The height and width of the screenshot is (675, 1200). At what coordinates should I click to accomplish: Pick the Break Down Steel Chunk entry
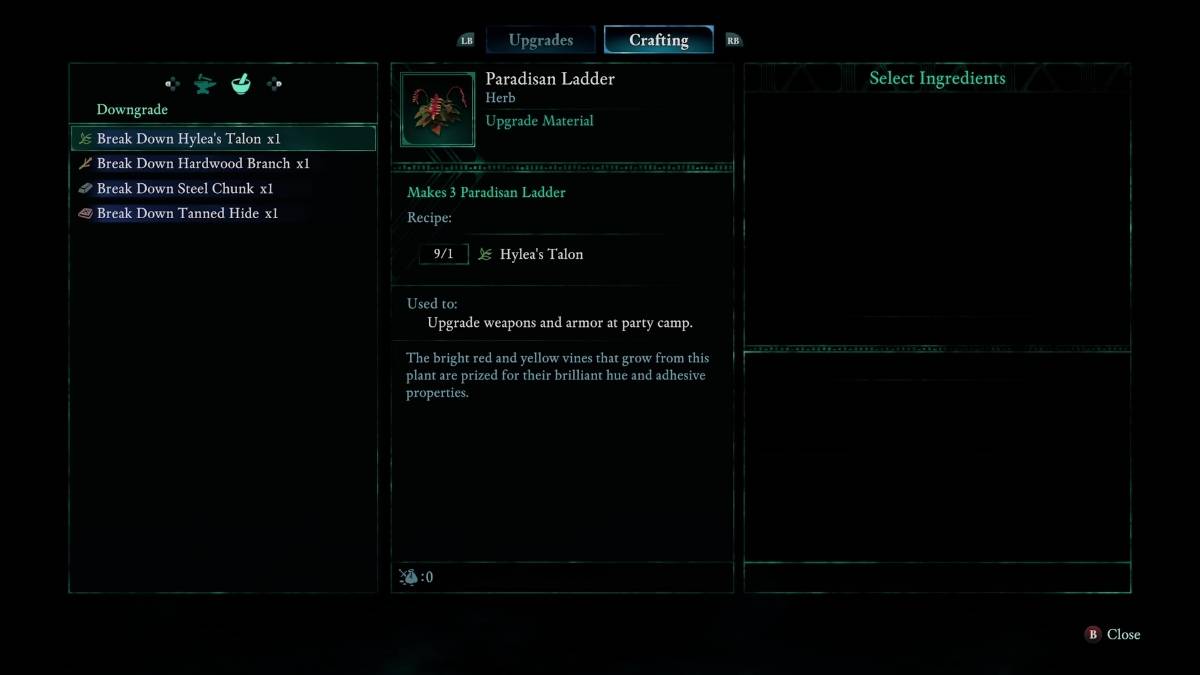coord(185,188)
